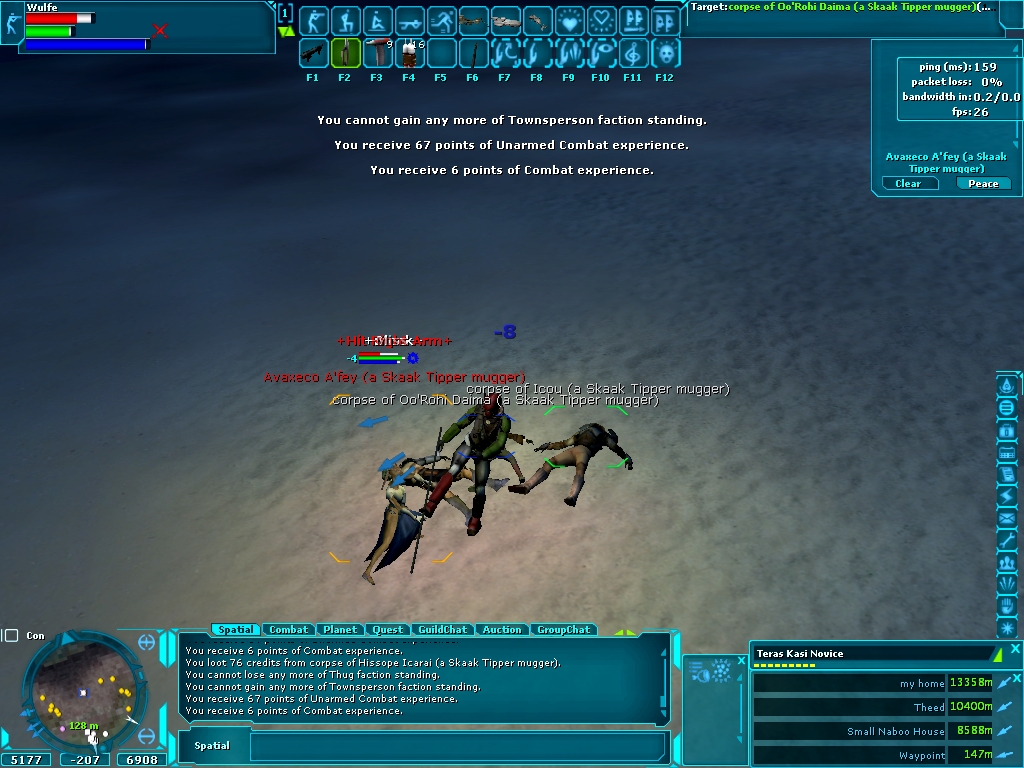Activate the treble clef ability in F11
1024x768 pixels.
[x=632, y=52]
